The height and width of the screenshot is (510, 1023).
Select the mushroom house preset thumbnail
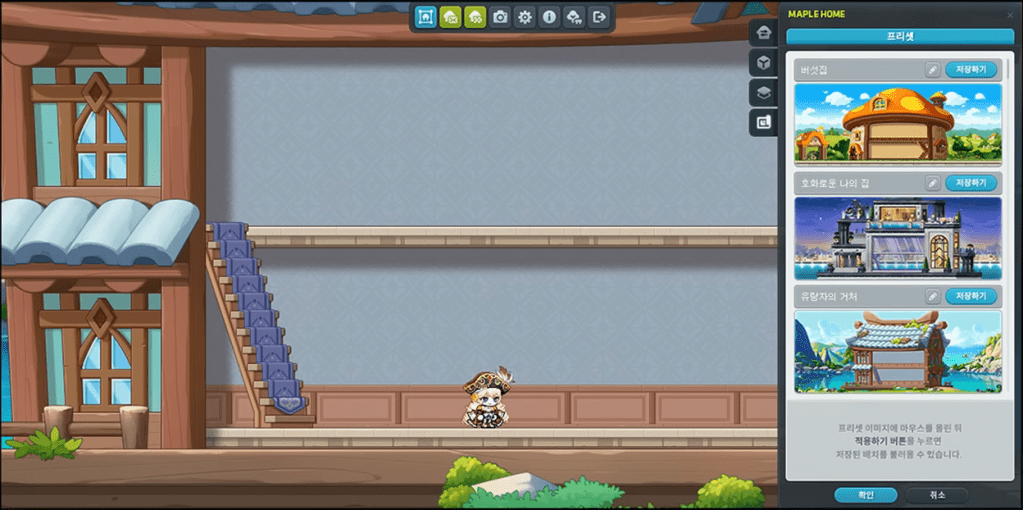(897, 122)
